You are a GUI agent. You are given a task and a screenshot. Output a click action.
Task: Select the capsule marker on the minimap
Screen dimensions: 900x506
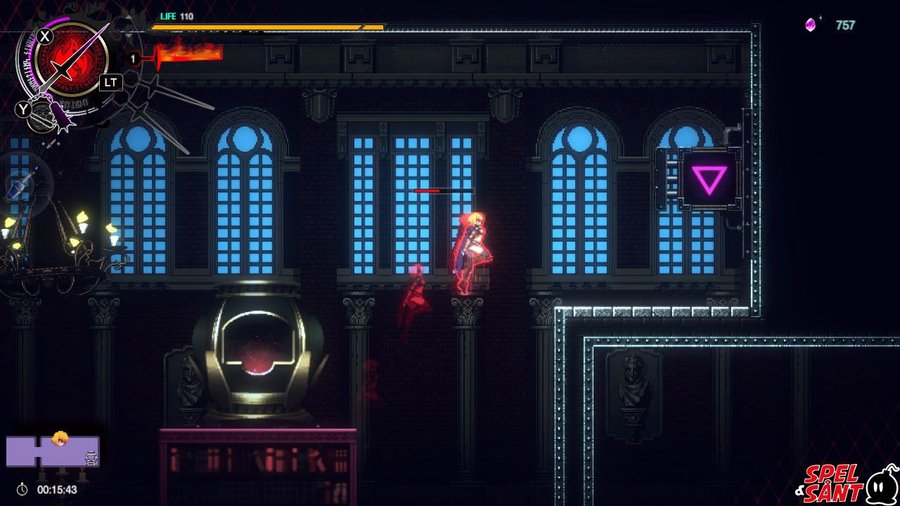point(91,457)
